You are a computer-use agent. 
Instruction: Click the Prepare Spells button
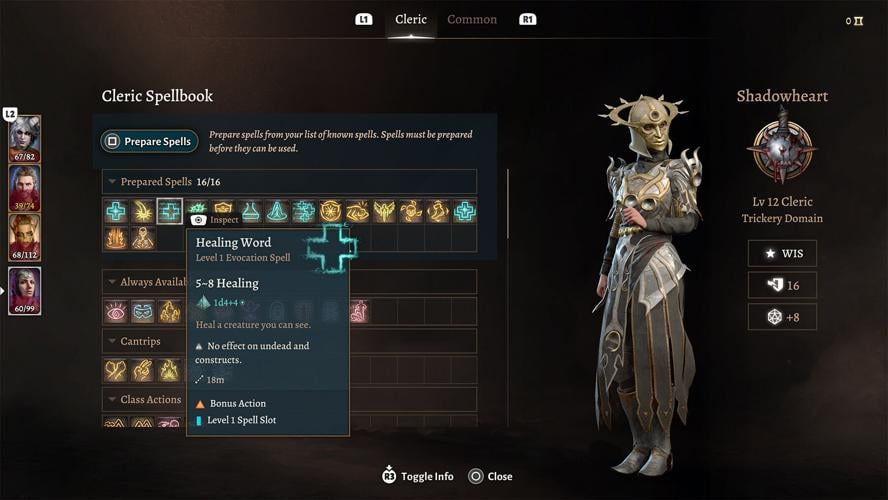click(x=149, y=142)
